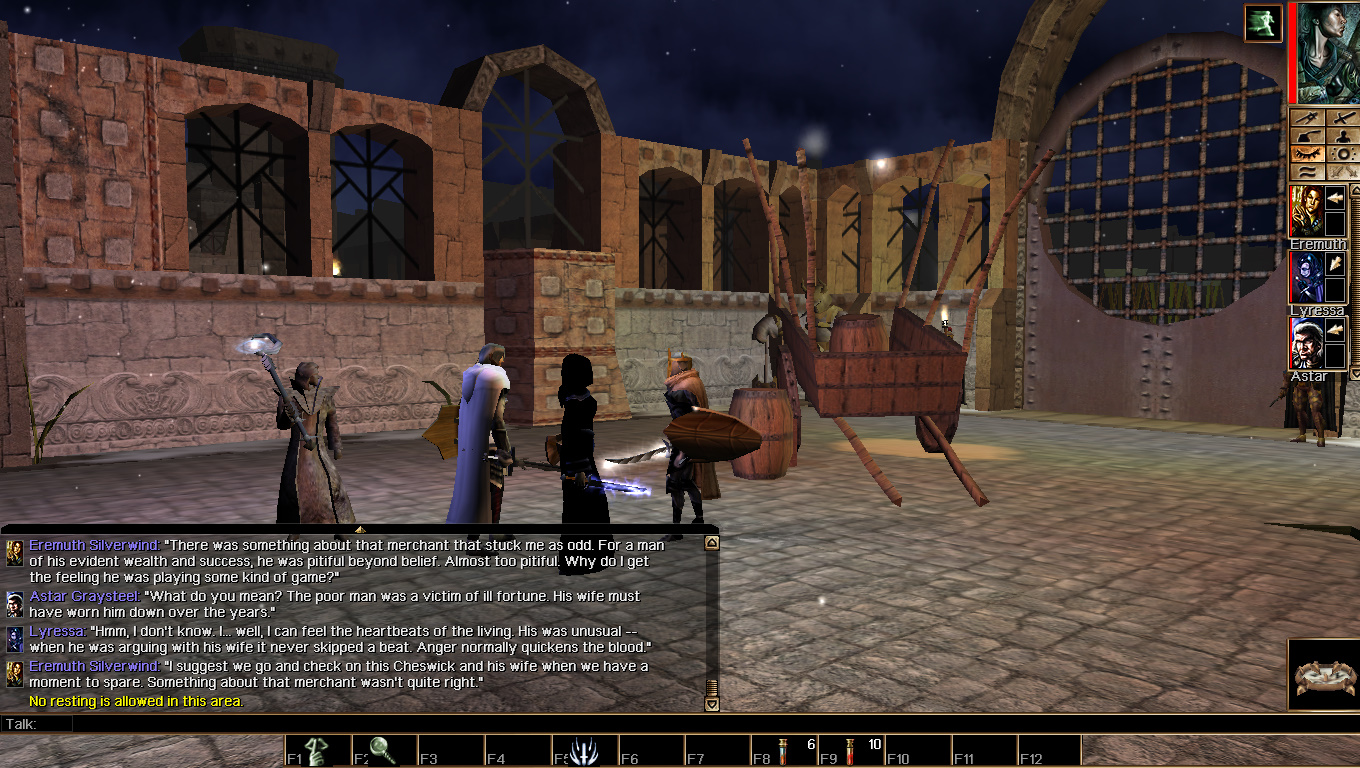The image size is (1360, 768).
Task: Use the gesture item in quickslot F1
Action: click(317, 750)
